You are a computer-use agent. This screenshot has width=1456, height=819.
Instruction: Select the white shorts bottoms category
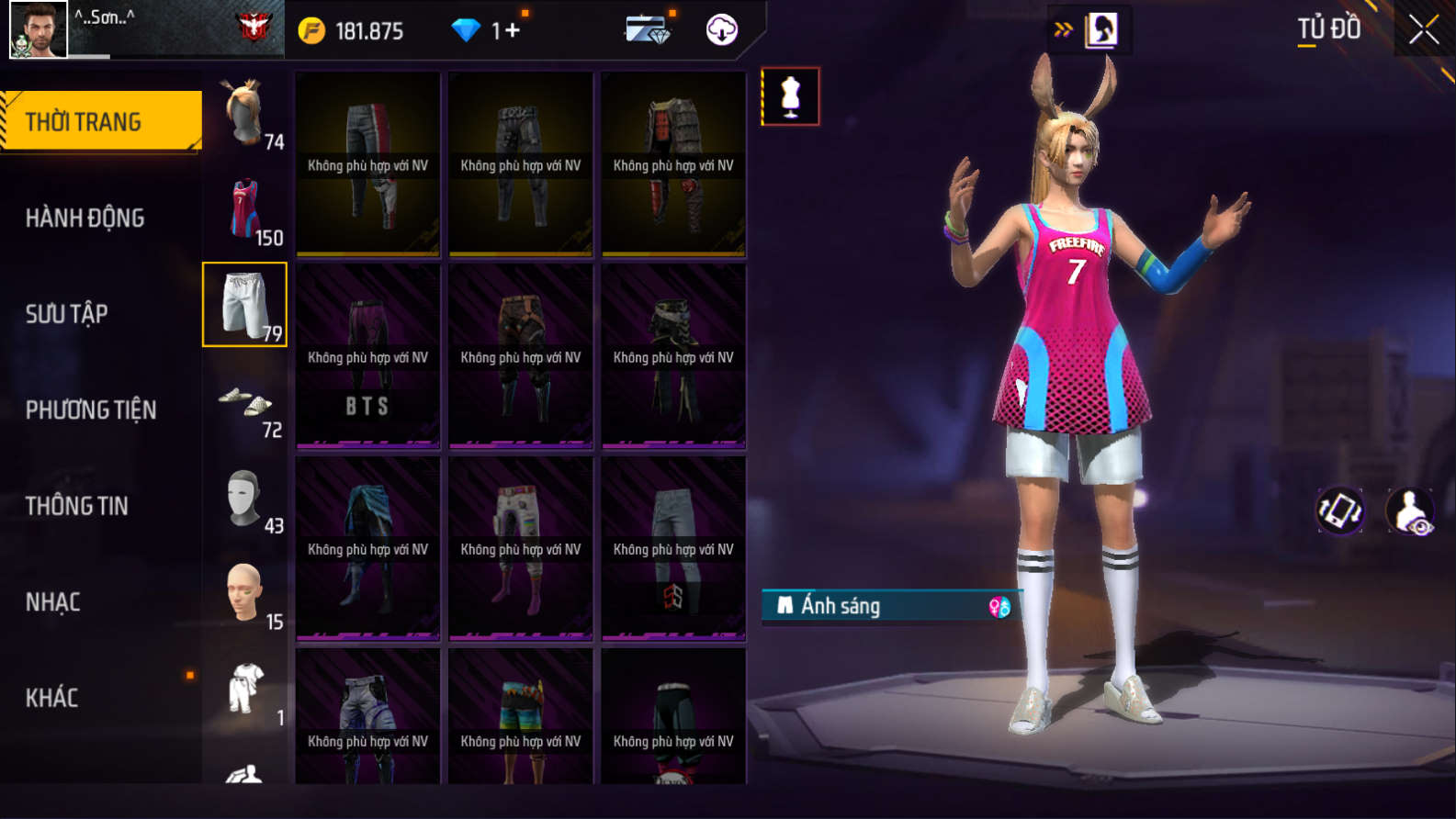(x=245, y=305)
